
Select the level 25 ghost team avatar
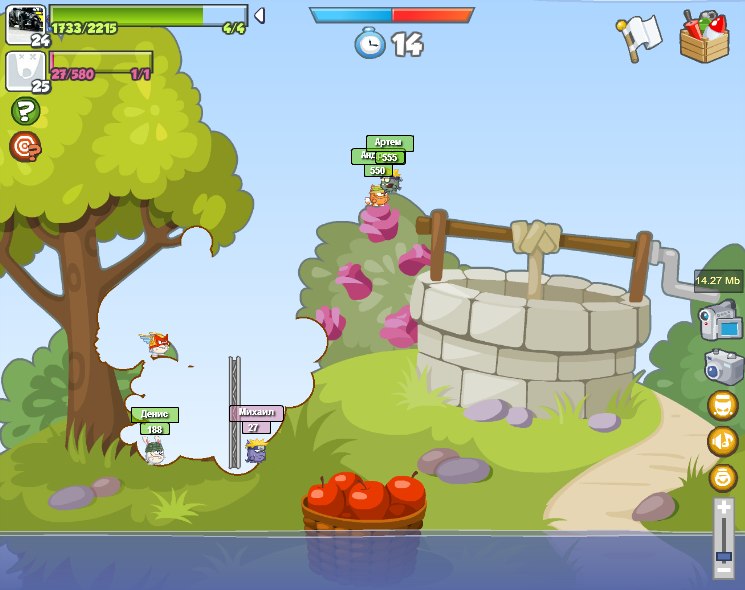tap(25, 70)
